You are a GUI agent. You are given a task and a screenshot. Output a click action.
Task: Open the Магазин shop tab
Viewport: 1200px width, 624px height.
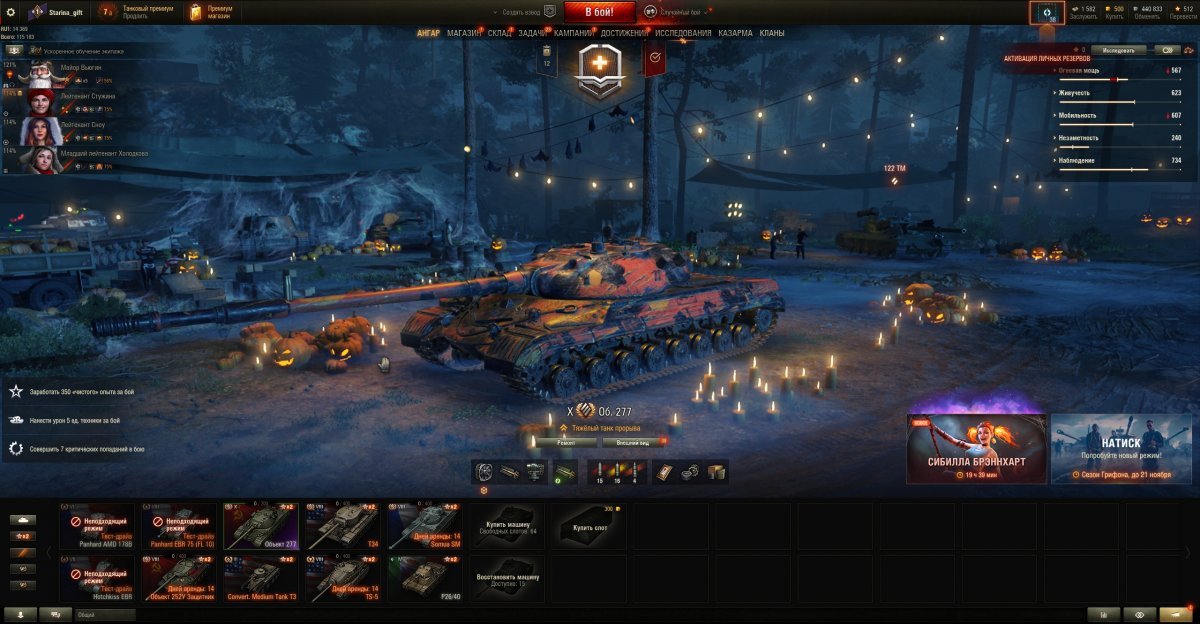click(464, 33)
